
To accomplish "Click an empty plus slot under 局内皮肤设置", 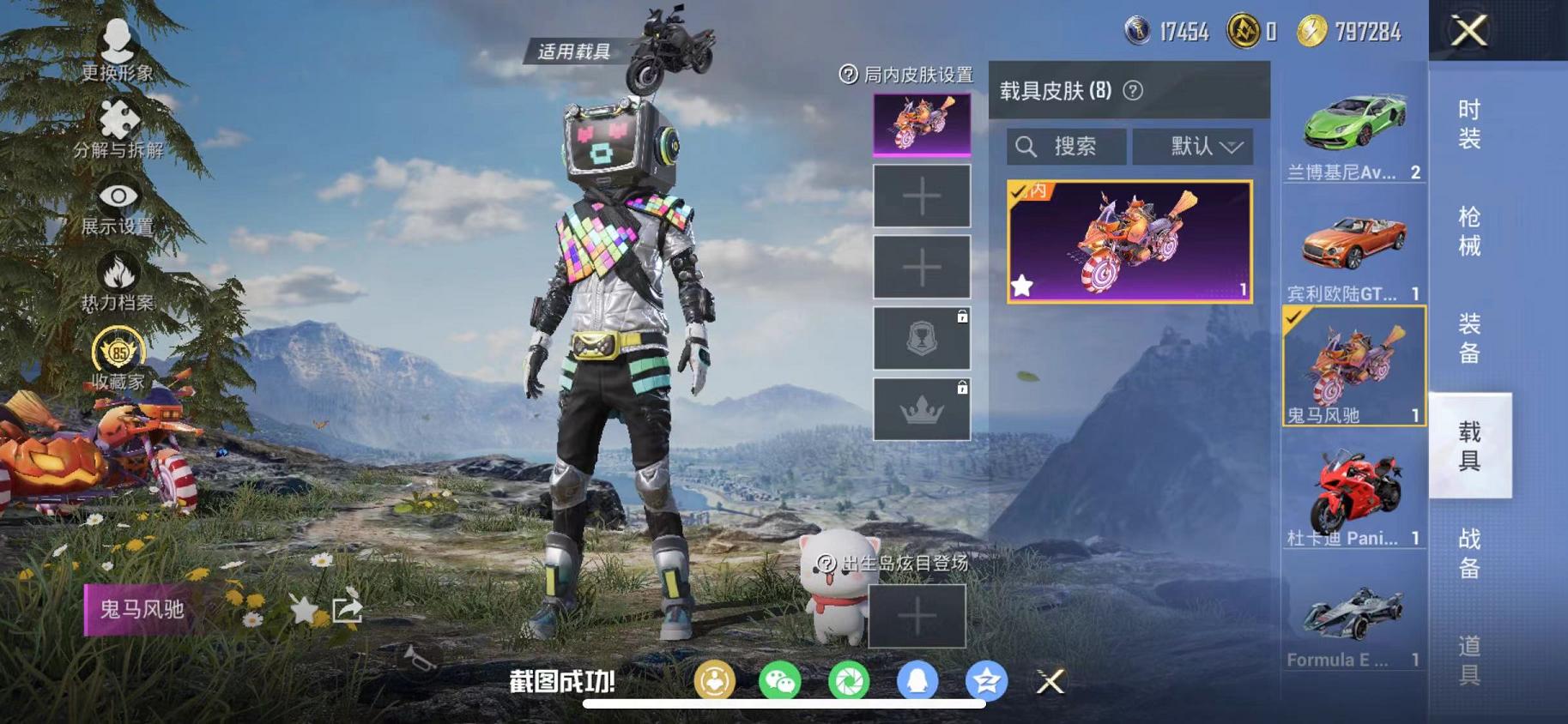I will pyautogui.click(x=921, y=196).
